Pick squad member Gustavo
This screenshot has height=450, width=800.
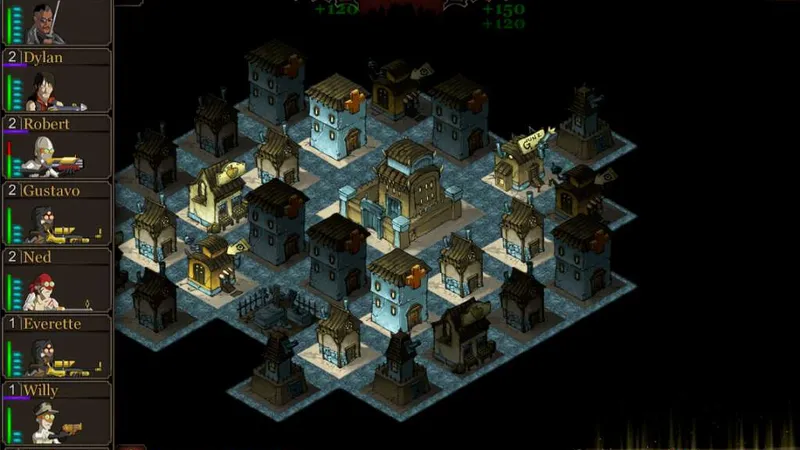click(56, 214)
